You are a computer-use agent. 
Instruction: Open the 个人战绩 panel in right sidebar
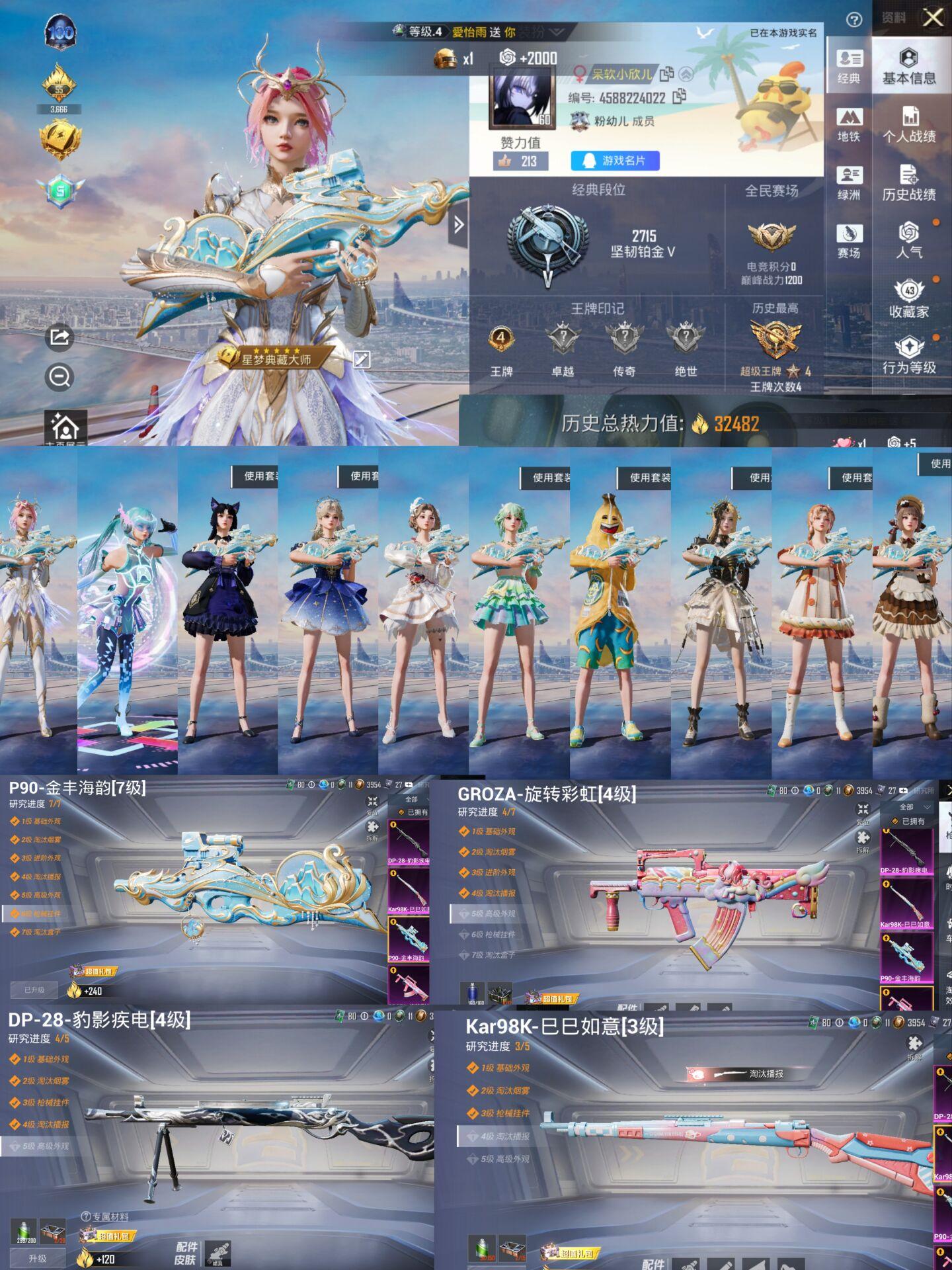911,124
